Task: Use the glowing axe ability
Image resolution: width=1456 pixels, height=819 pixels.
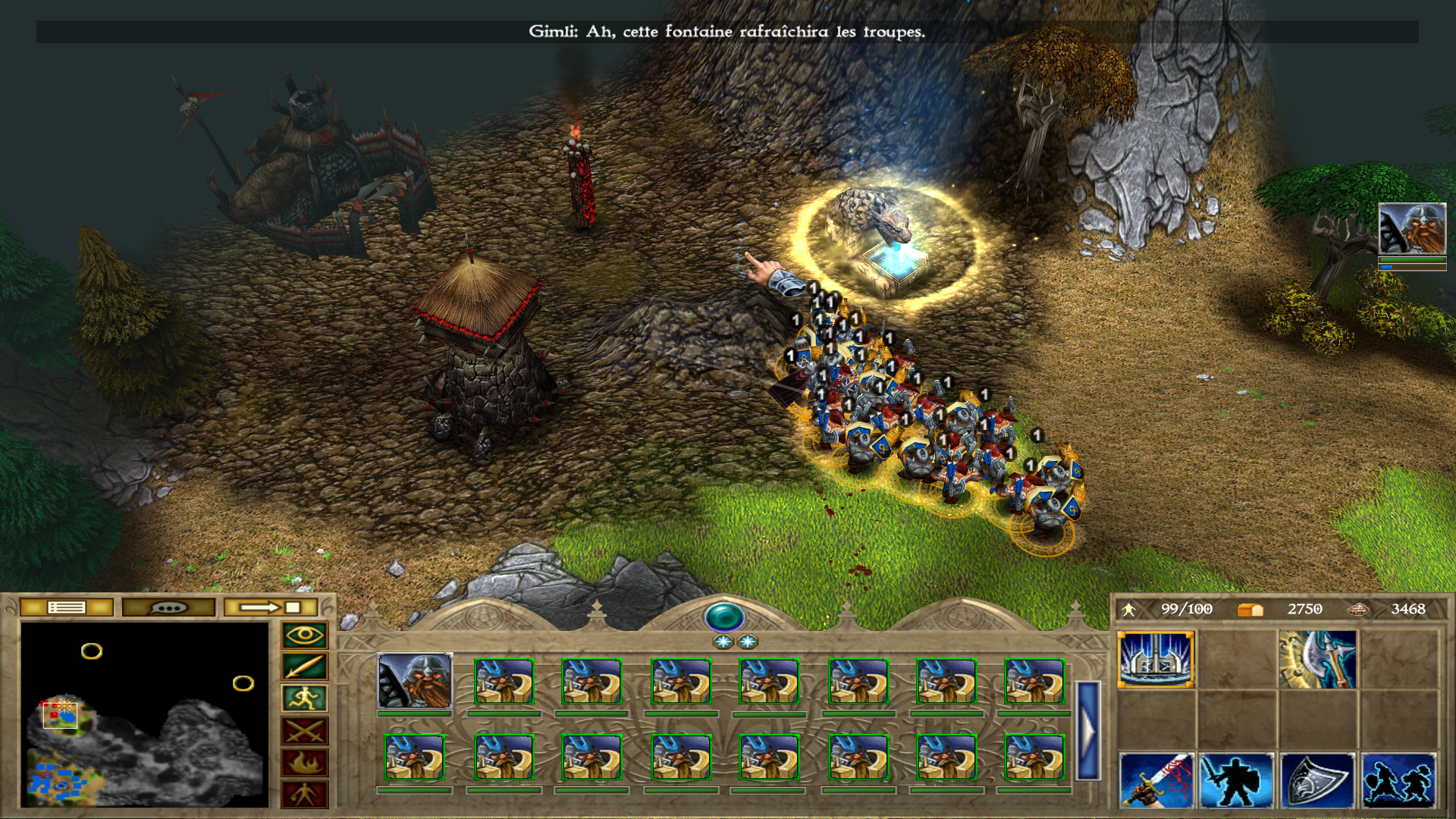Action: point(1317,659)
